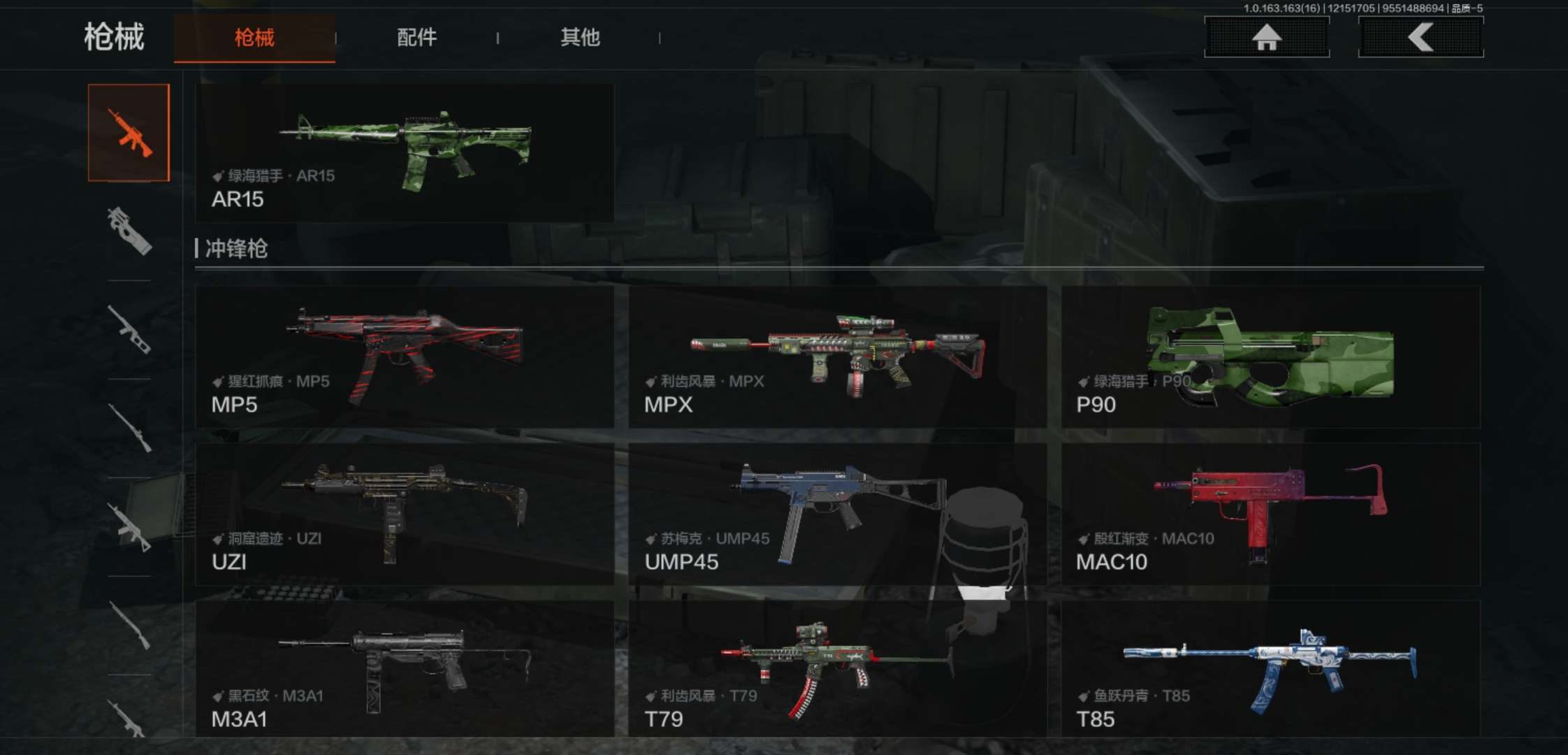Switch to the 枪械 tab

(254, 38)
